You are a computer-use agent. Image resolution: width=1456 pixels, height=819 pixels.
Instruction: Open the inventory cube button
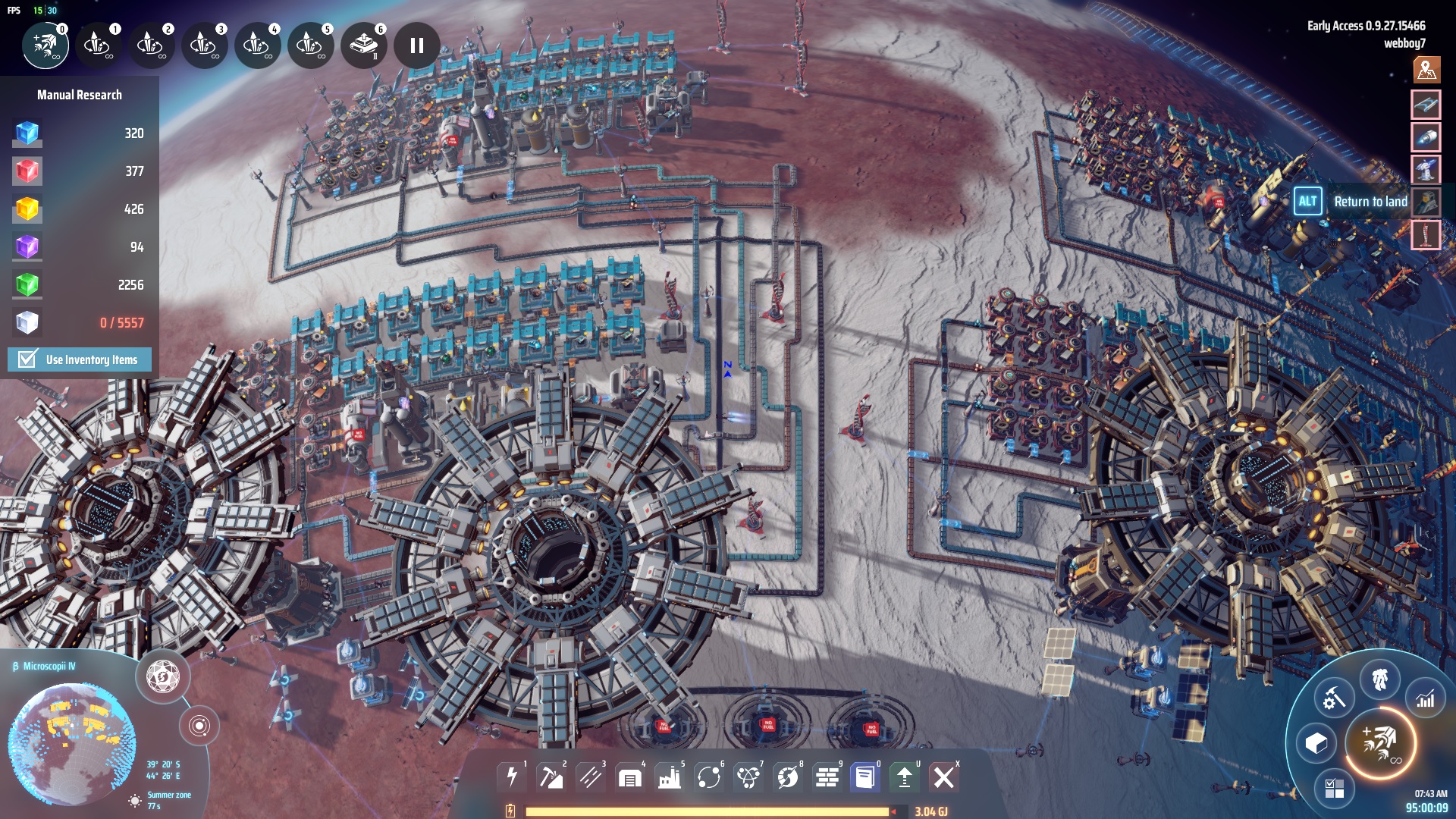(x=1316, y=743)
